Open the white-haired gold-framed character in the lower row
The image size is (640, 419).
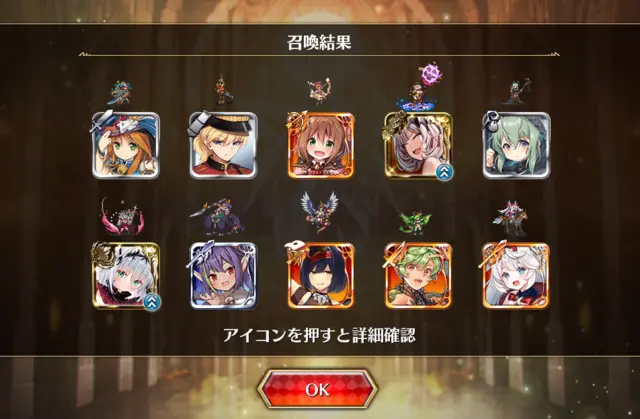coord(126,275)
